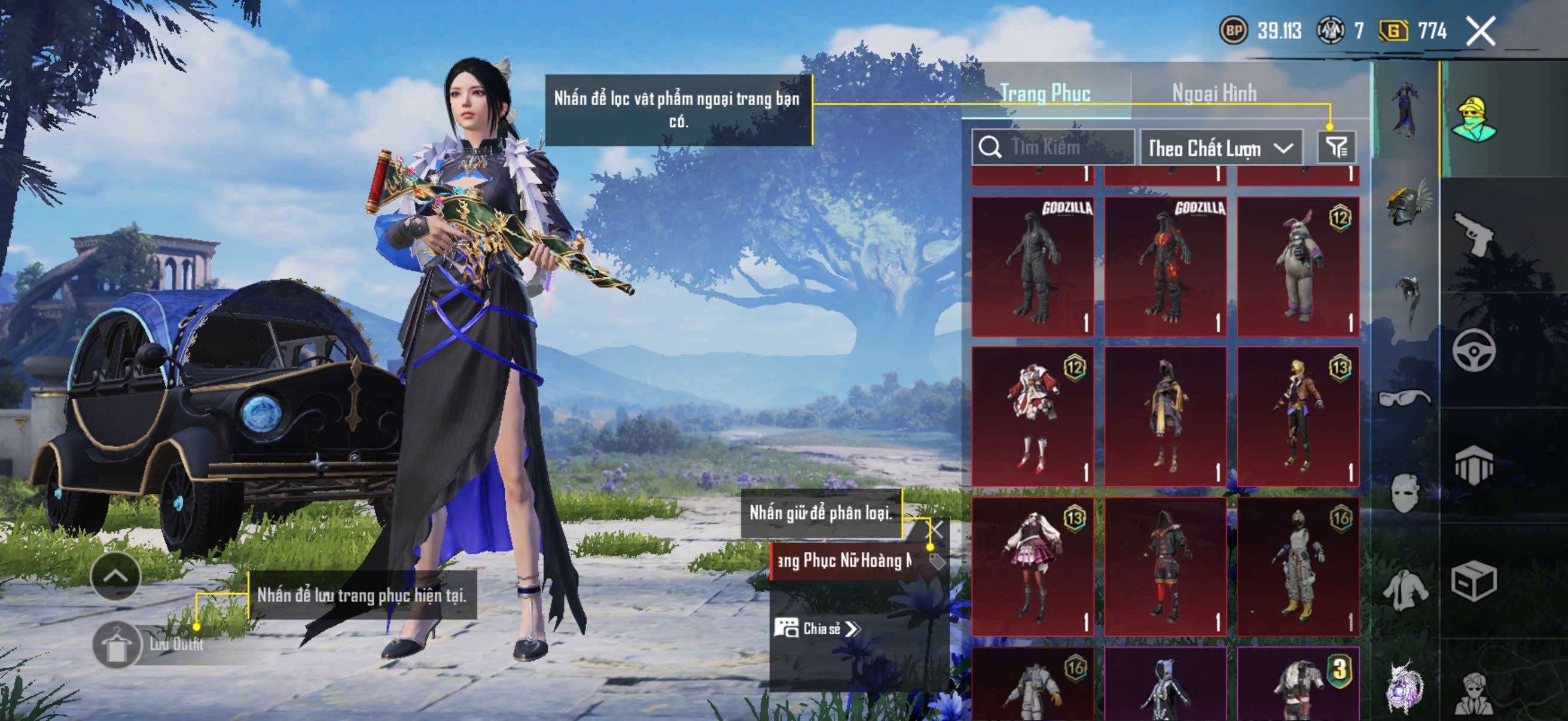The width and height of the screenshot is (1568, 721).
Task: Click the Tìm Kiếm search field
Action: point(1053,147)
